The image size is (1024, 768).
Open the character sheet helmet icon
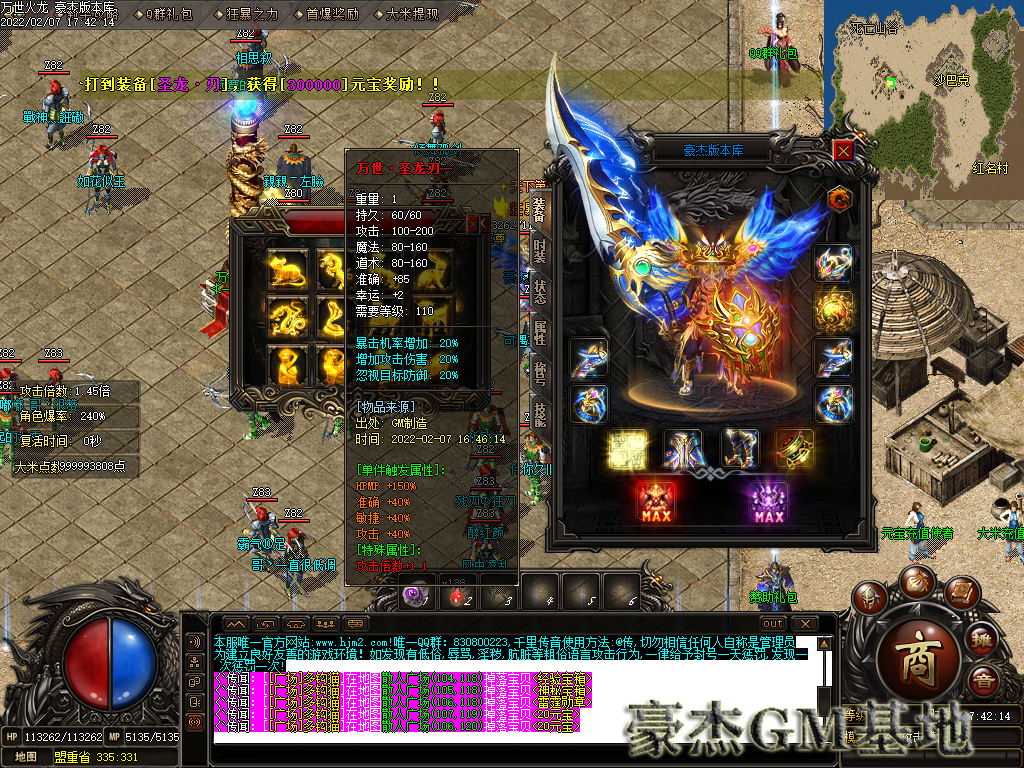(x=868, y=599)
